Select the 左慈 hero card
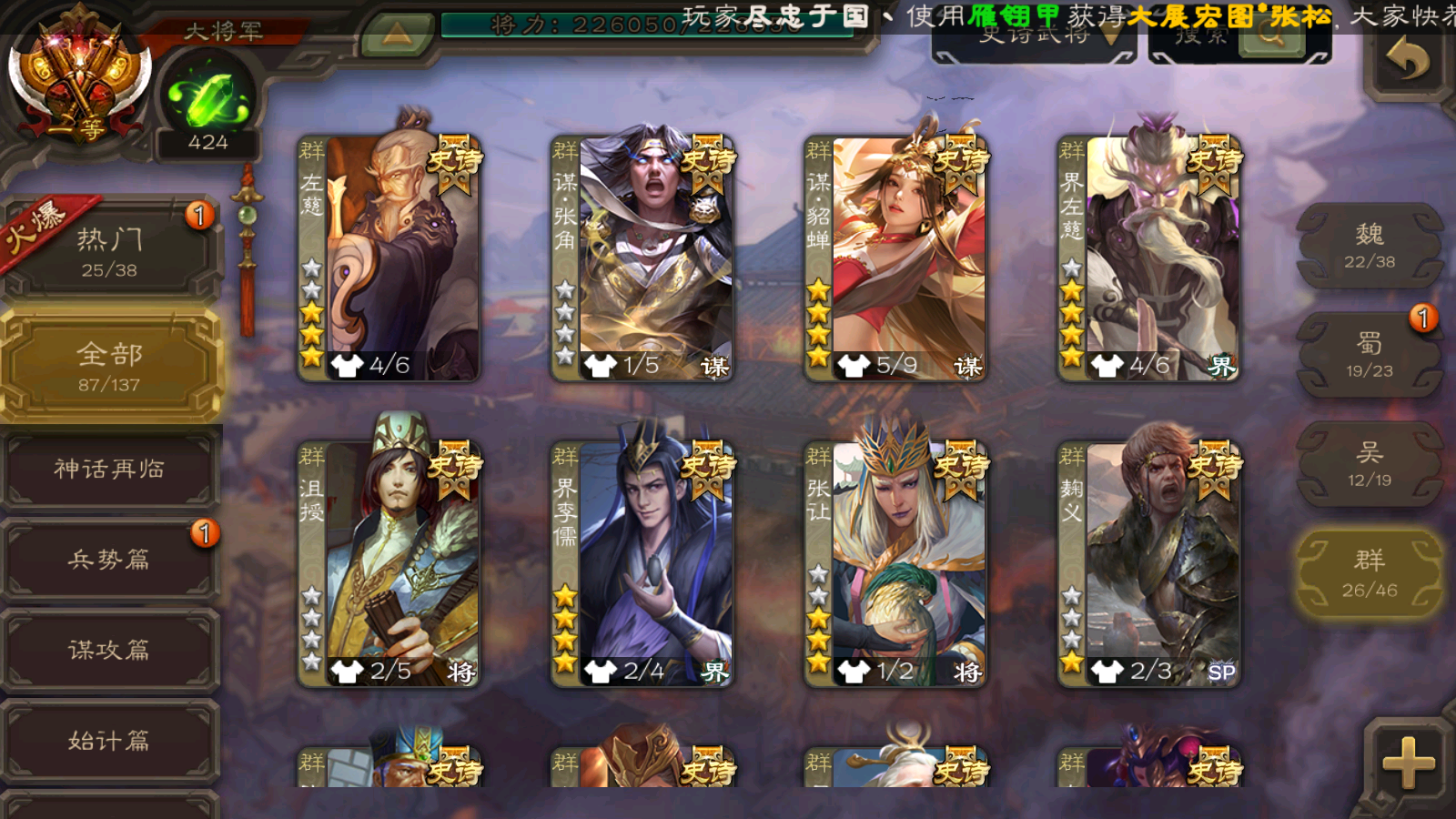Viewport: 1456px width, 819px height. (x=389, y=258)
